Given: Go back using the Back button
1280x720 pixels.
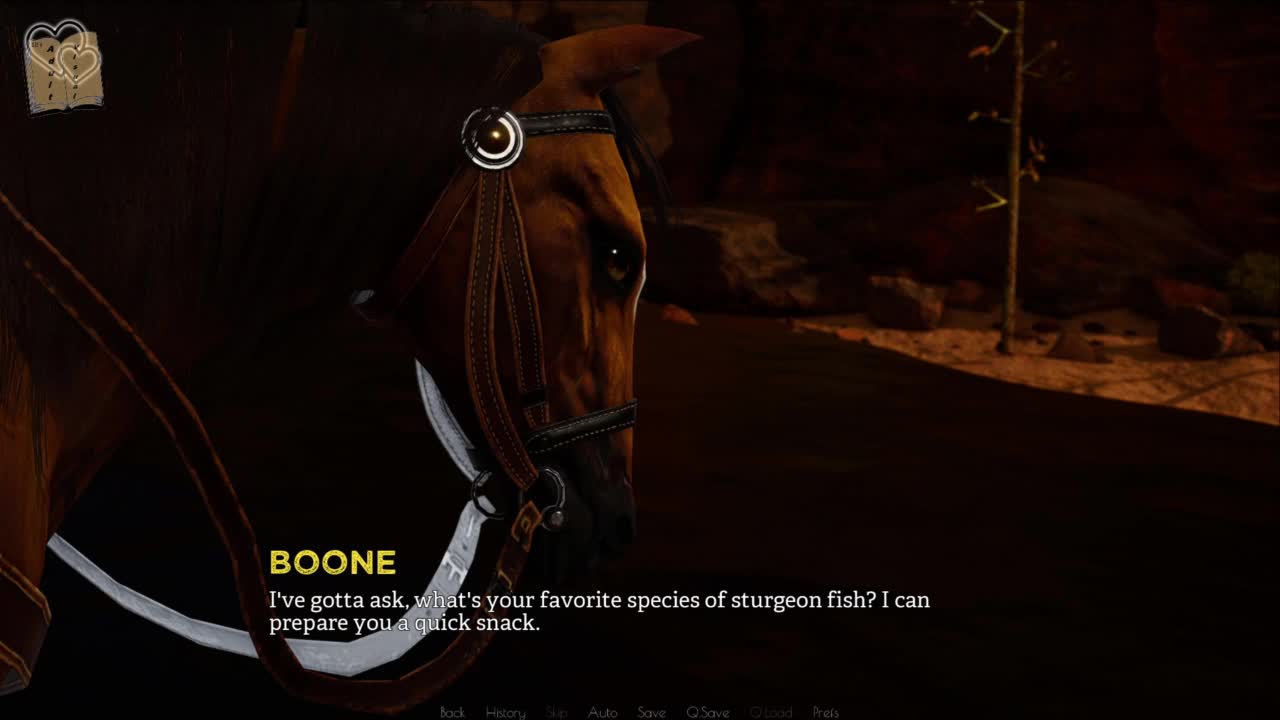Looking at the screenshot, I should pos(452,712).
